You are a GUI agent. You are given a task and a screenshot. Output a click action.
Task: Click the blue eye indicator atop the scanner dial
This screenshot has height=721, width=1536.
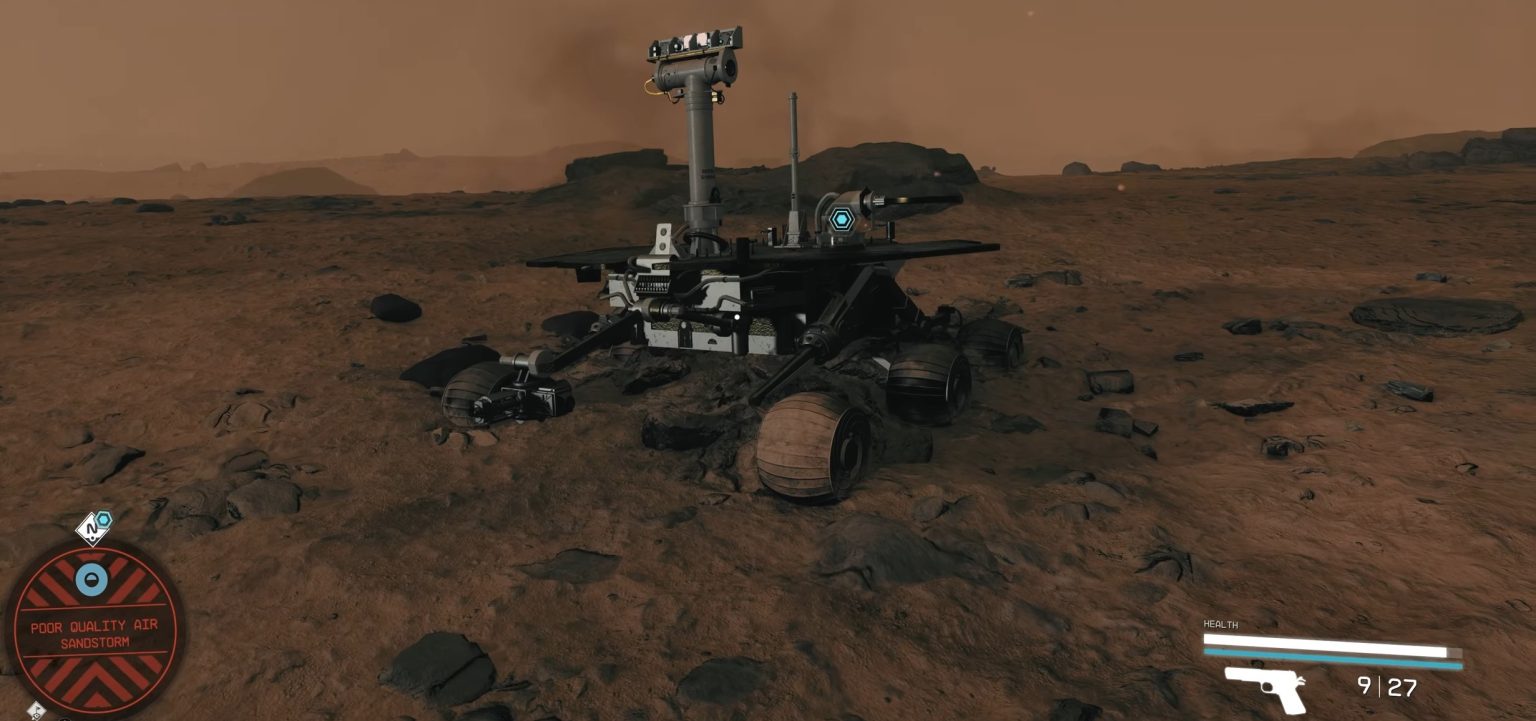[91, 578]
